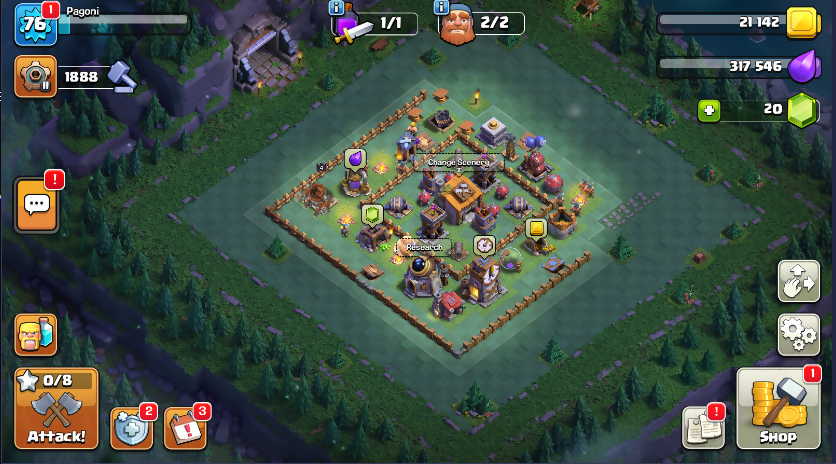Viewport: 836px width, 464px height.
Task: Open the red news icon with 3 badge
Action: 184,427
